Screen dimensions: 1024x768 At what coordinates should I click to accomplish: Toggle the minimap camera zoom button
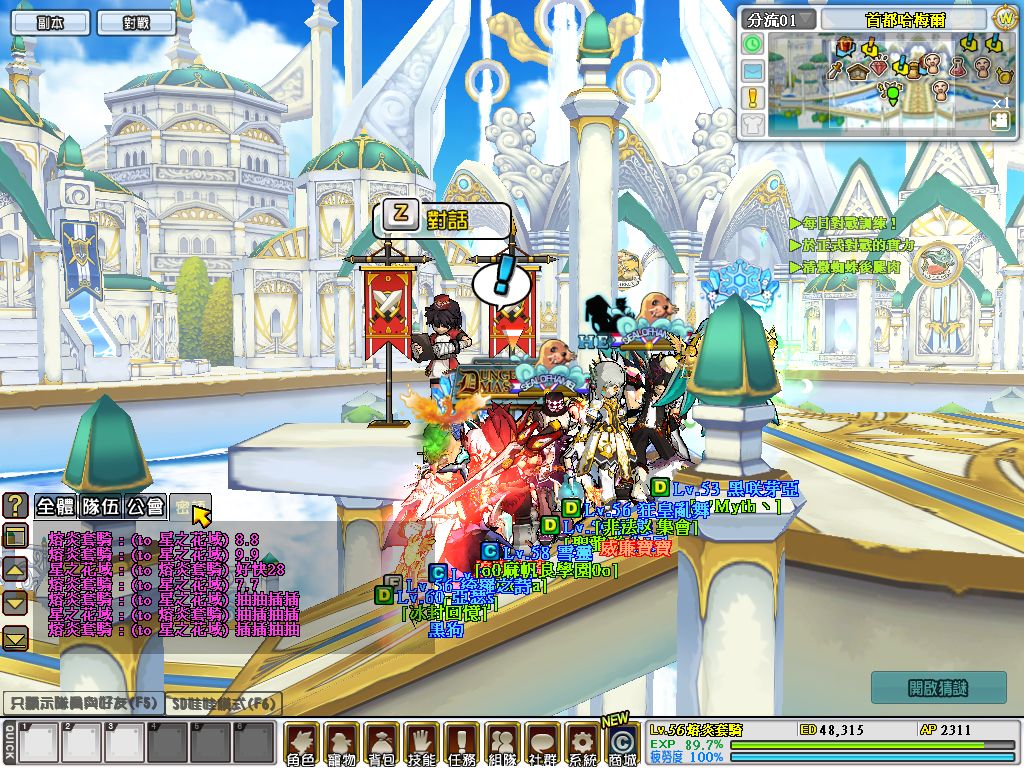pos(1000,120)
